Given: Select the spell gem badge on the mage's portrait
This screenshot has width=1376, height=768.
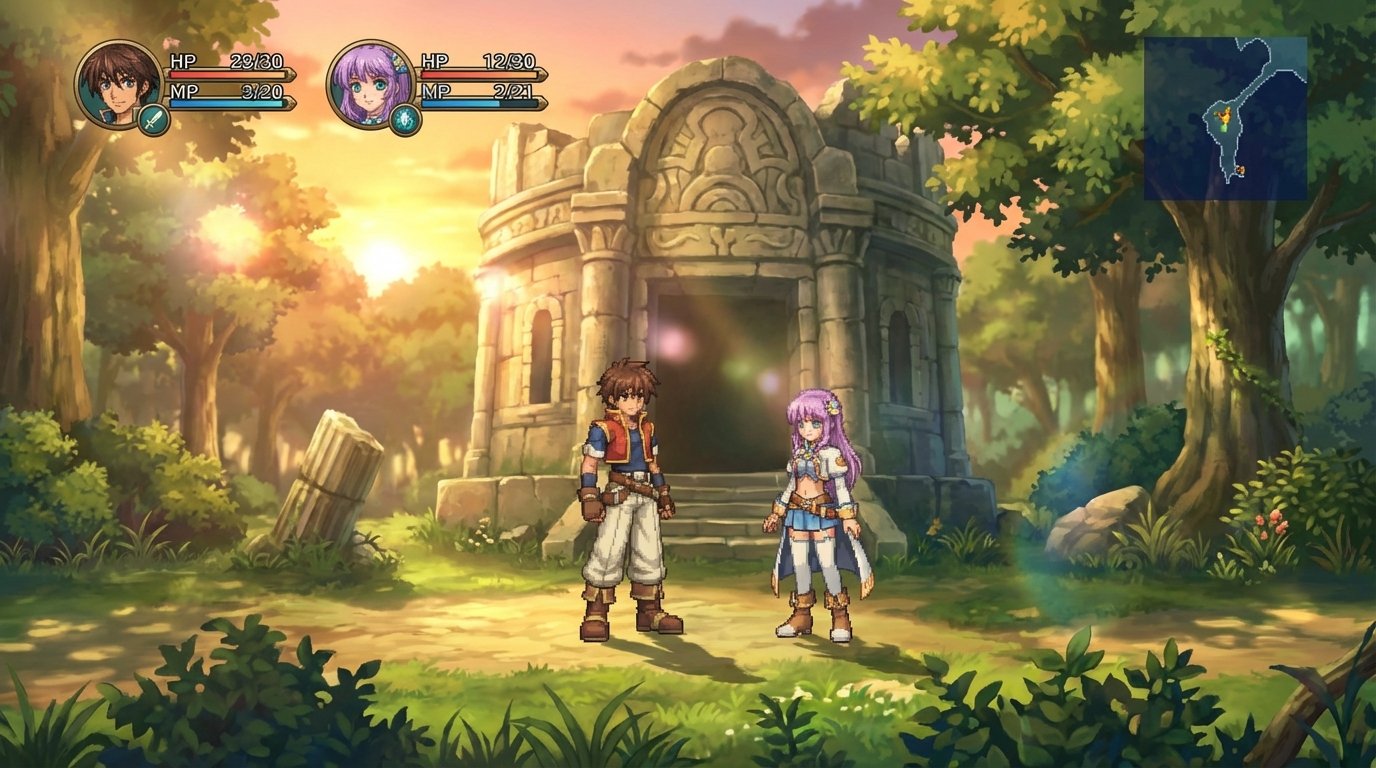Looking at the screenshot, I should coord(403,119).
